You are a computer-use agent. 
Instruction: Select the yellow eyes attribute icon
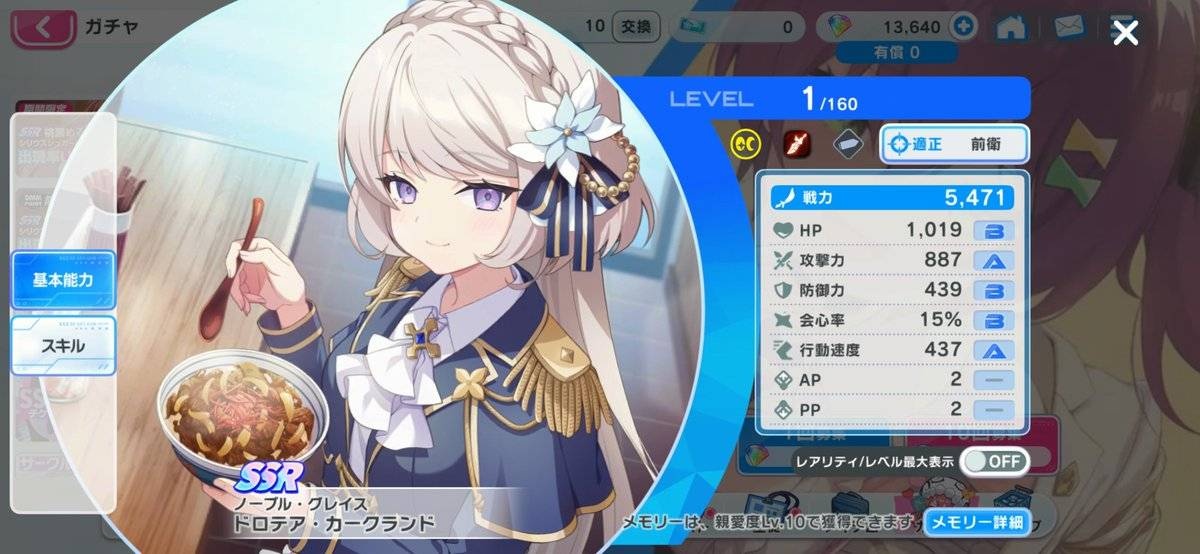[x=745, y=144]
